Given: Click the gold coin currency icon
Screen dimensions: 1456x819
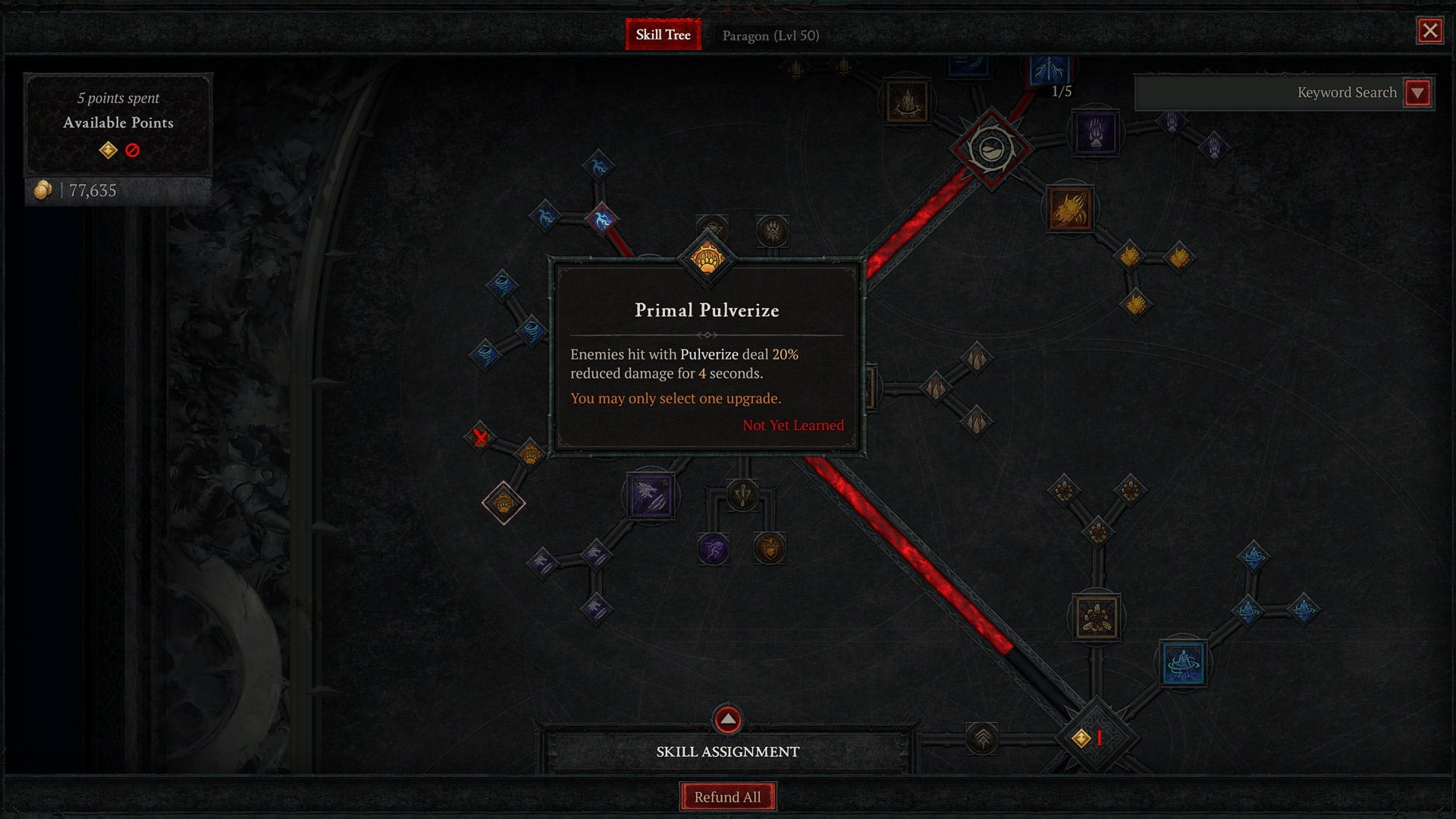Looking at the screenshot, I should point(42,190).
